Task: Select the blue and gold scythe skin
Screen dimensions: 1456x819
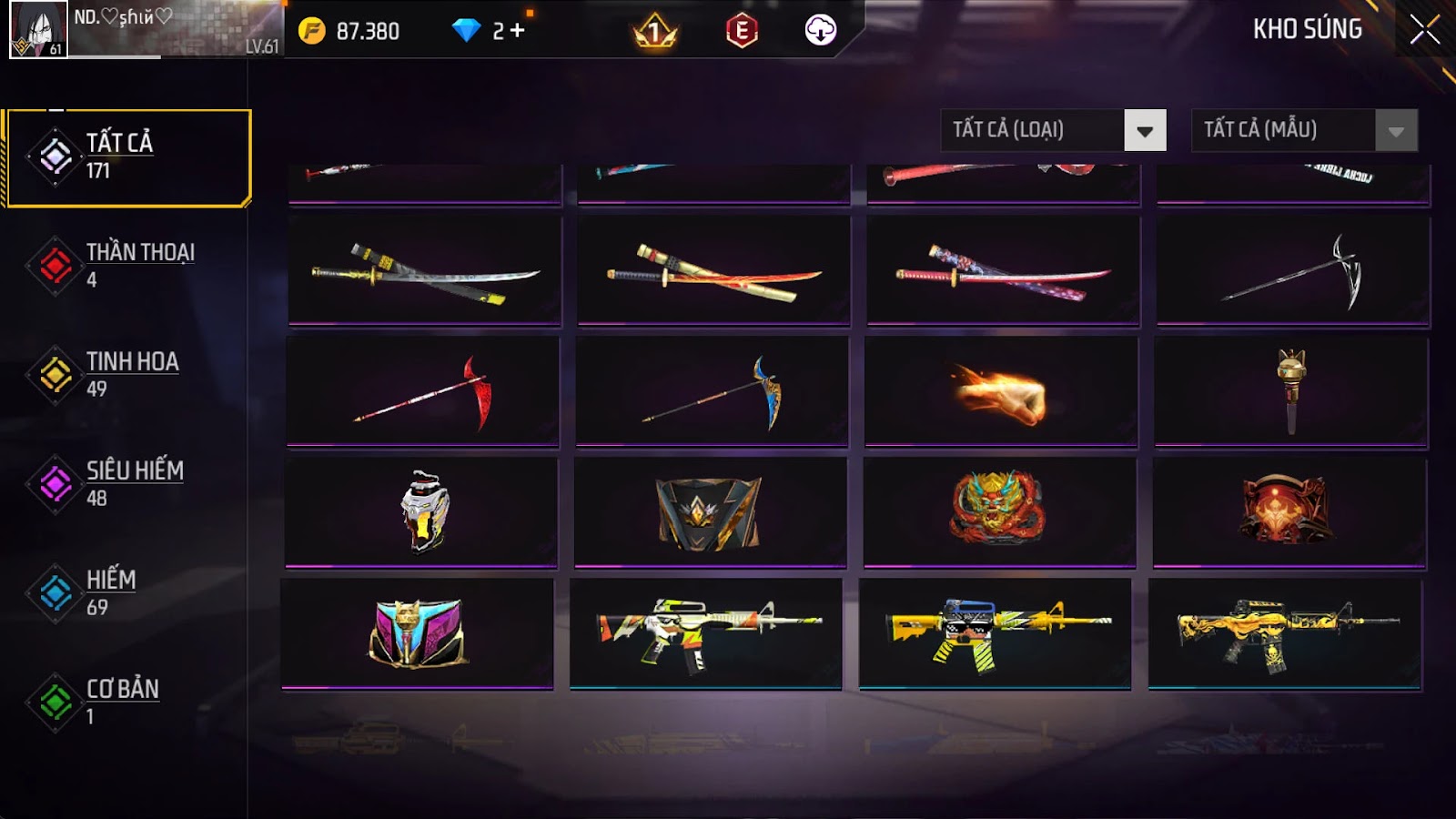Action: (x=712, y=392)
